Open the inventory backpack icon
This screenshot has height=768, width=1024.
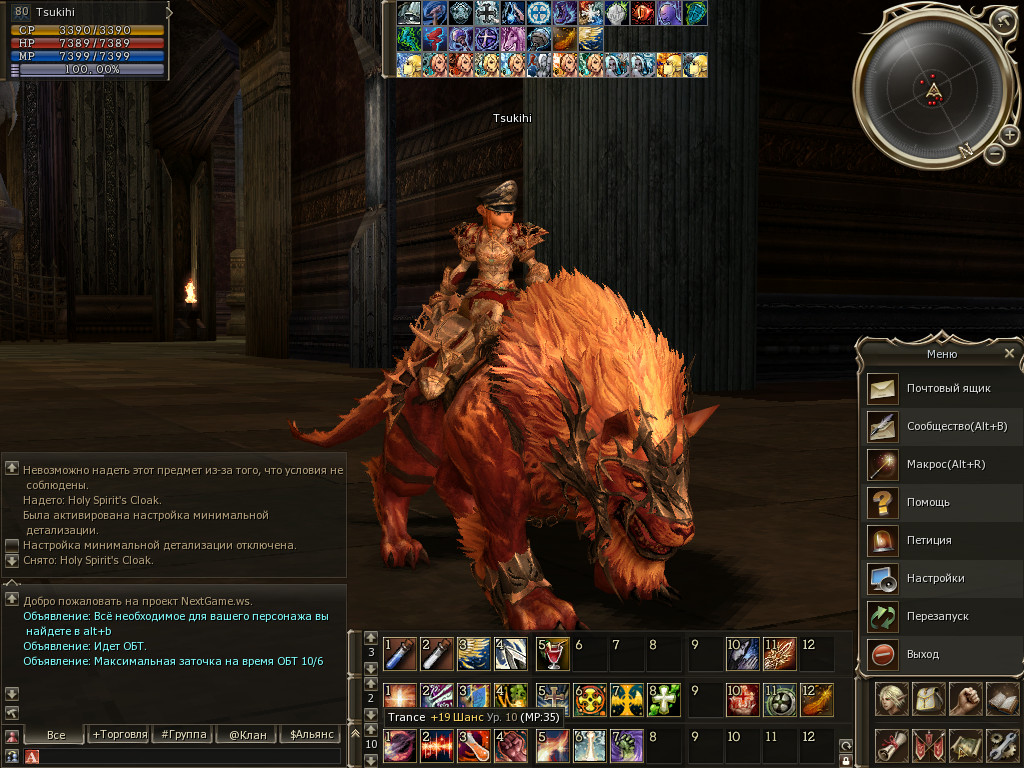[928, 698]
